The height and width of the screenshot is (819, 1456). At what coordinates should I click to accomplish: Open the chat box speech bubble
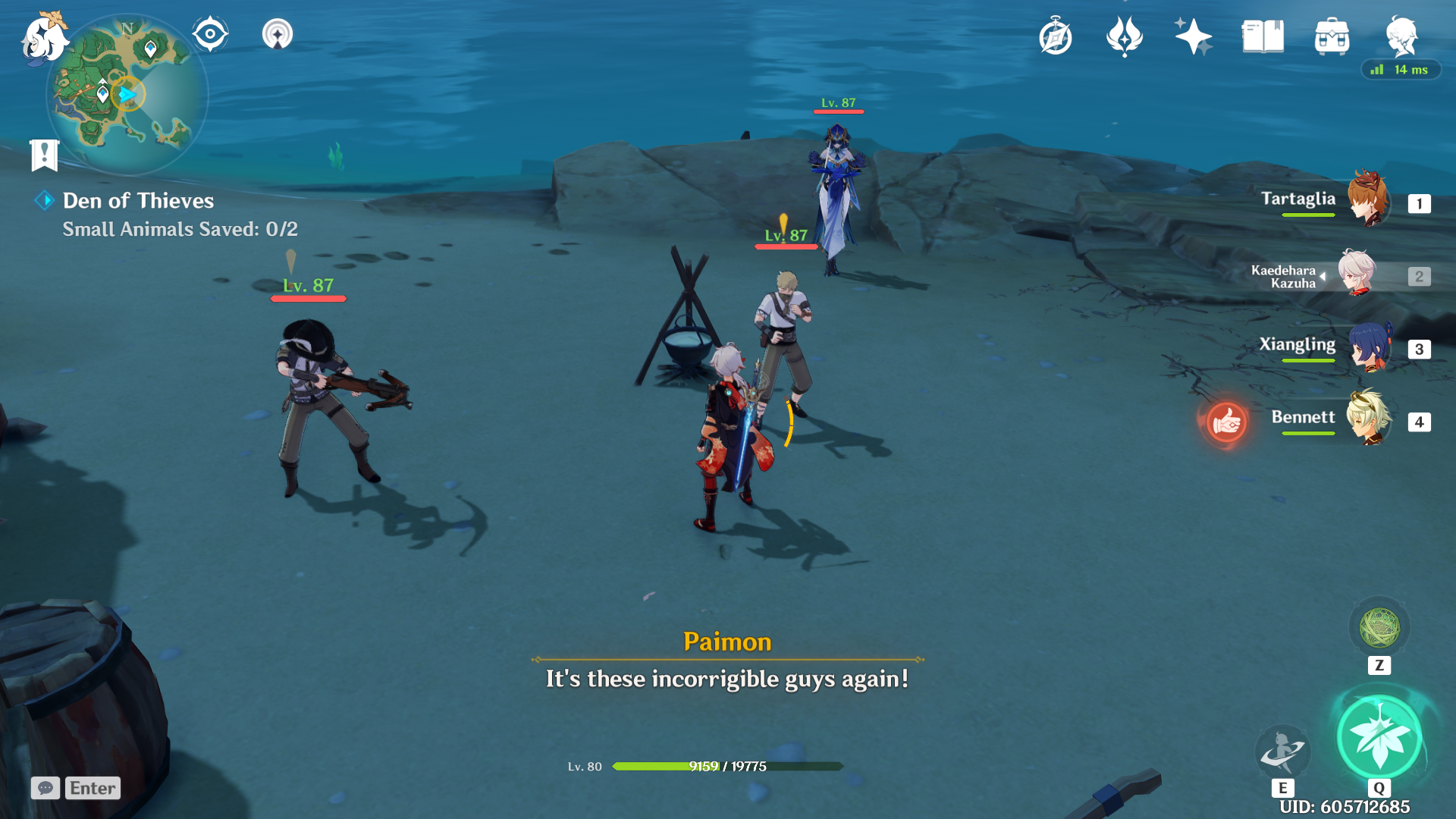tap(45, 788)
